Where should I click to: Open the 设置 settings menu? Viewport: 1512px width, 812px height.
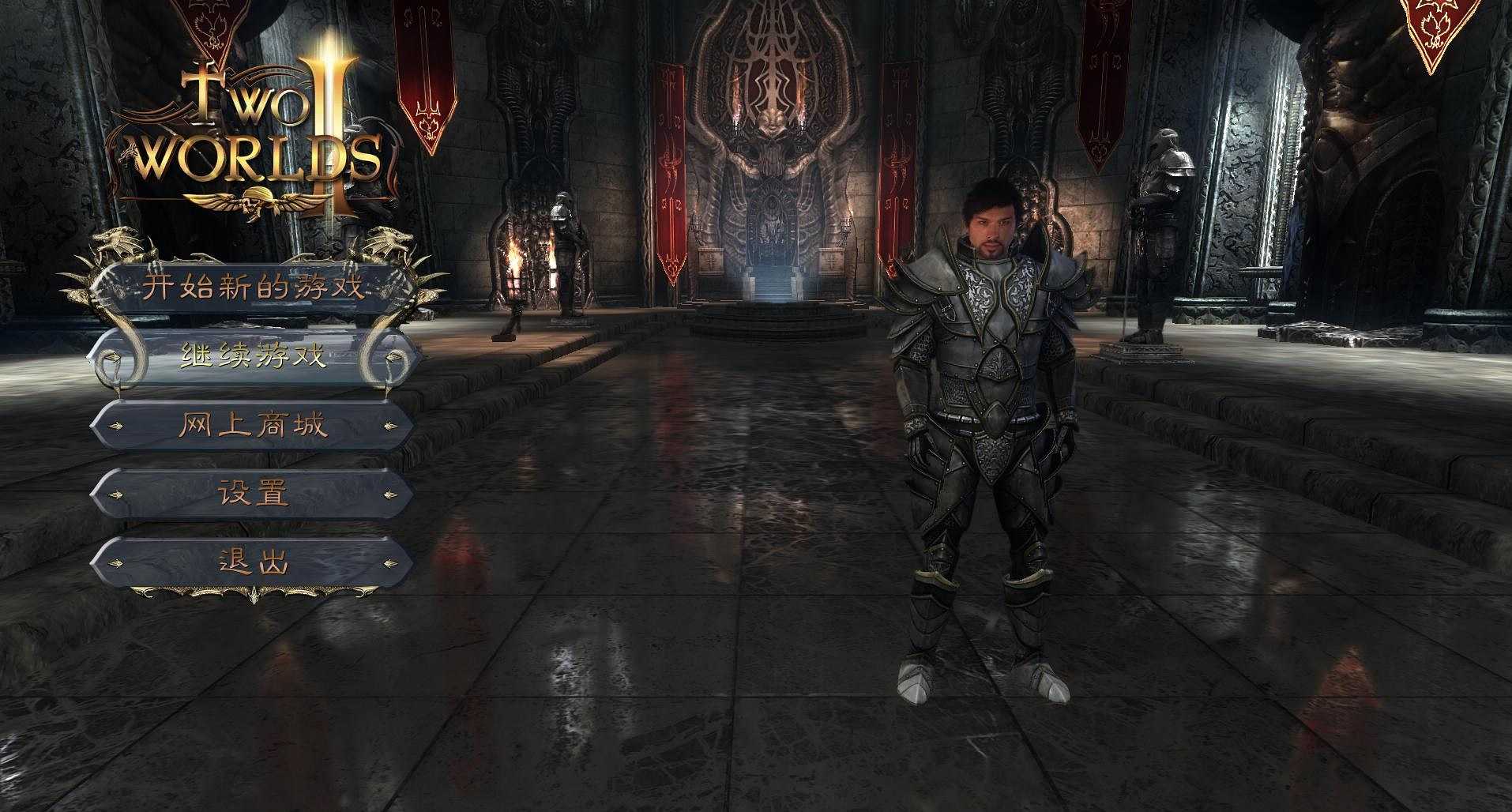pos(253,494)
